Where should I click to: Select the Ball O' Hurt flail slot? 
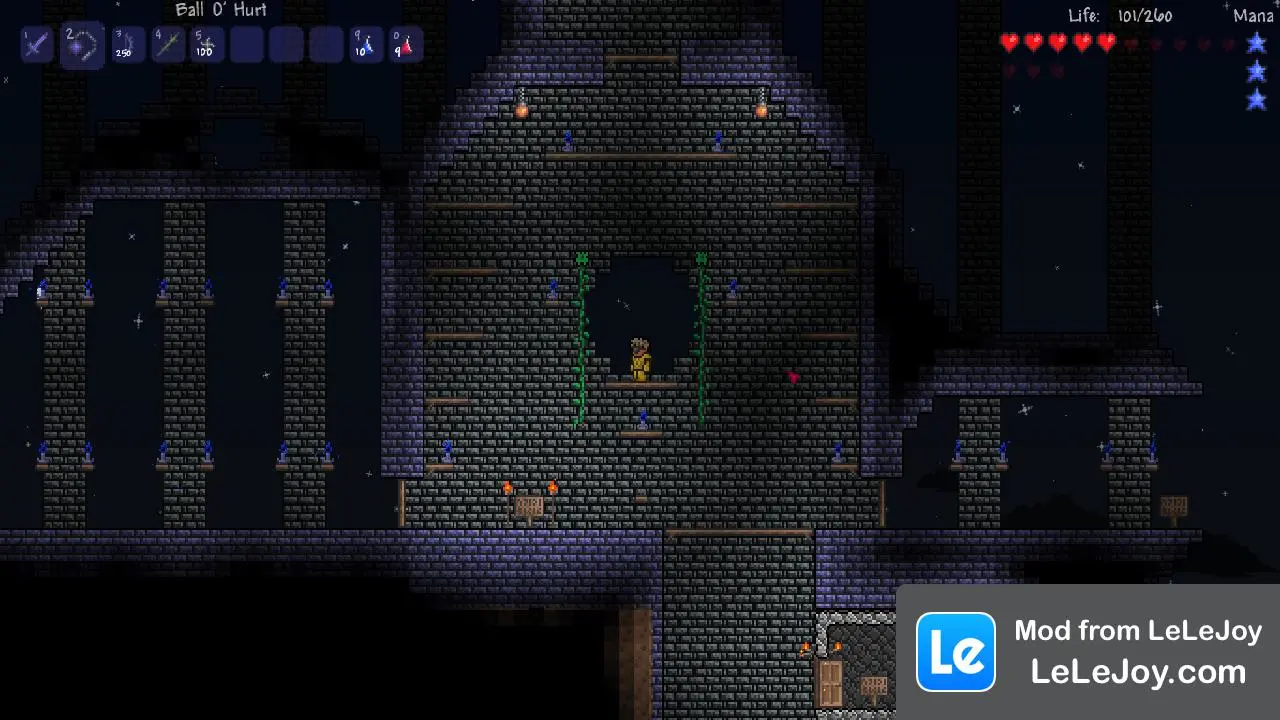point(81,45)
